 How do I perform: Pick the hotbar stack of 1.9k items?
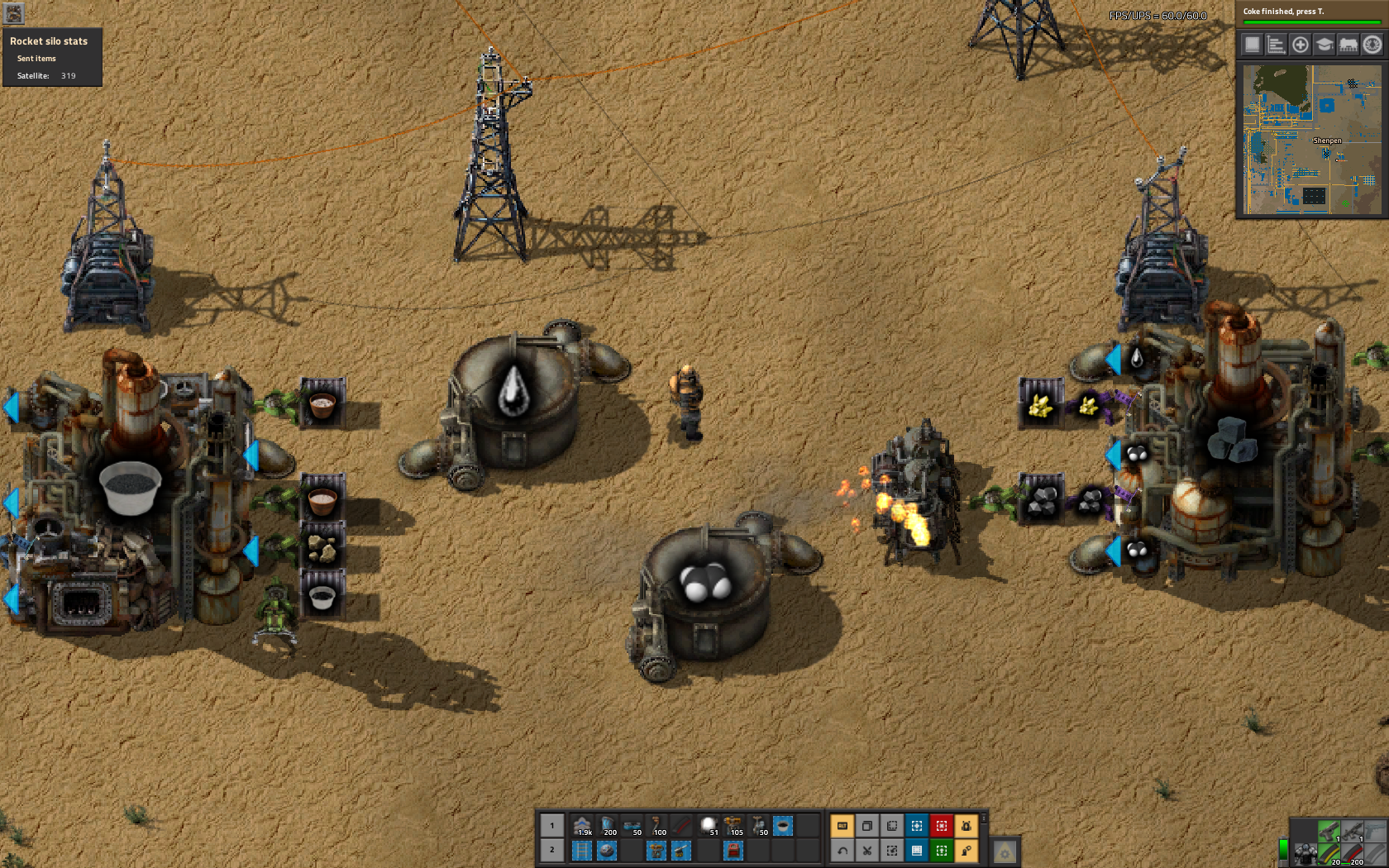pyautogui.click(x=583, y=826)
